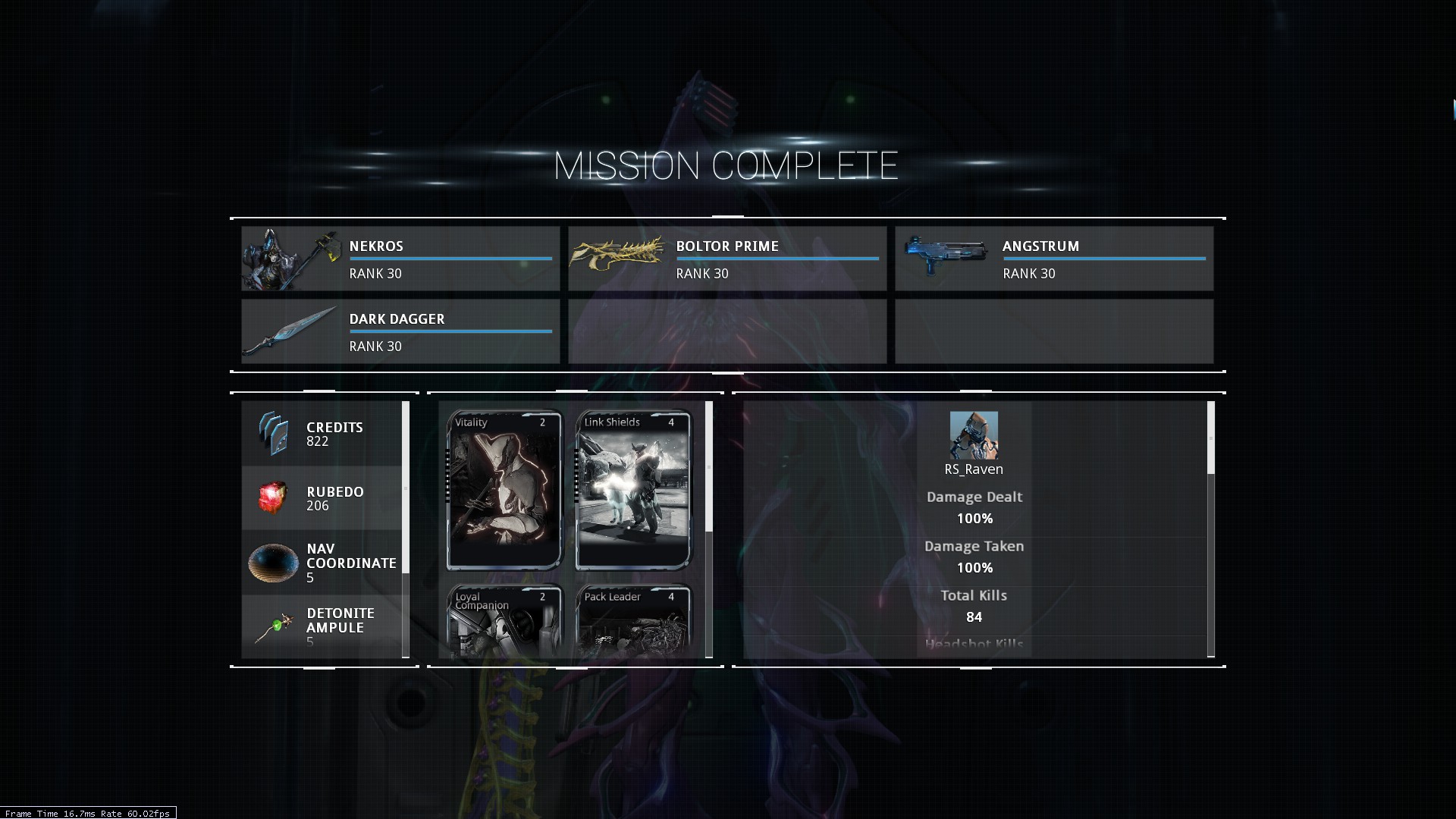Select the Nav Coordinate reward row

tap(322, 563)
